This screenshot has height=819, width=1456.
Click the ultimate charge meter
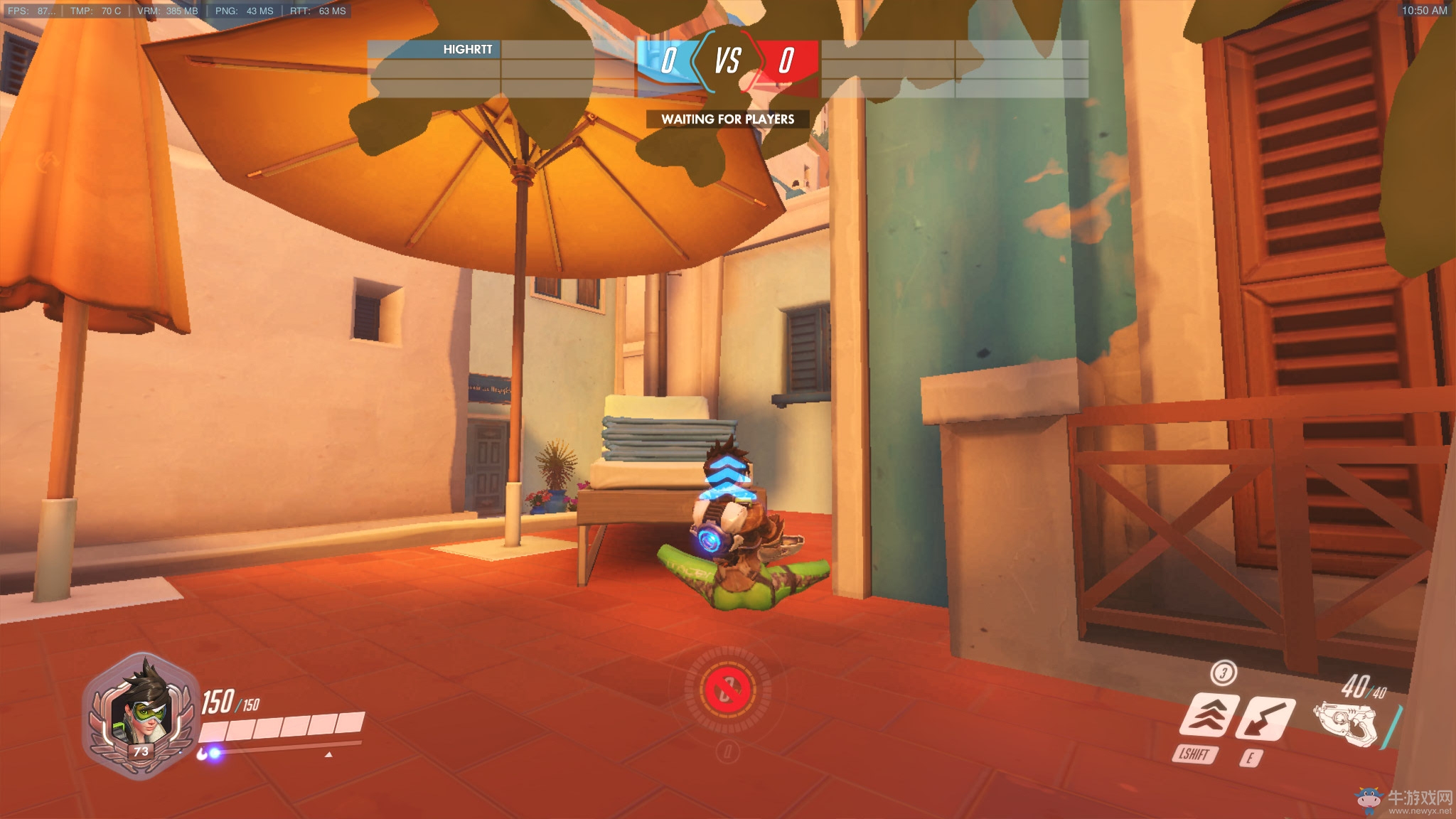[x=728, y=688]
